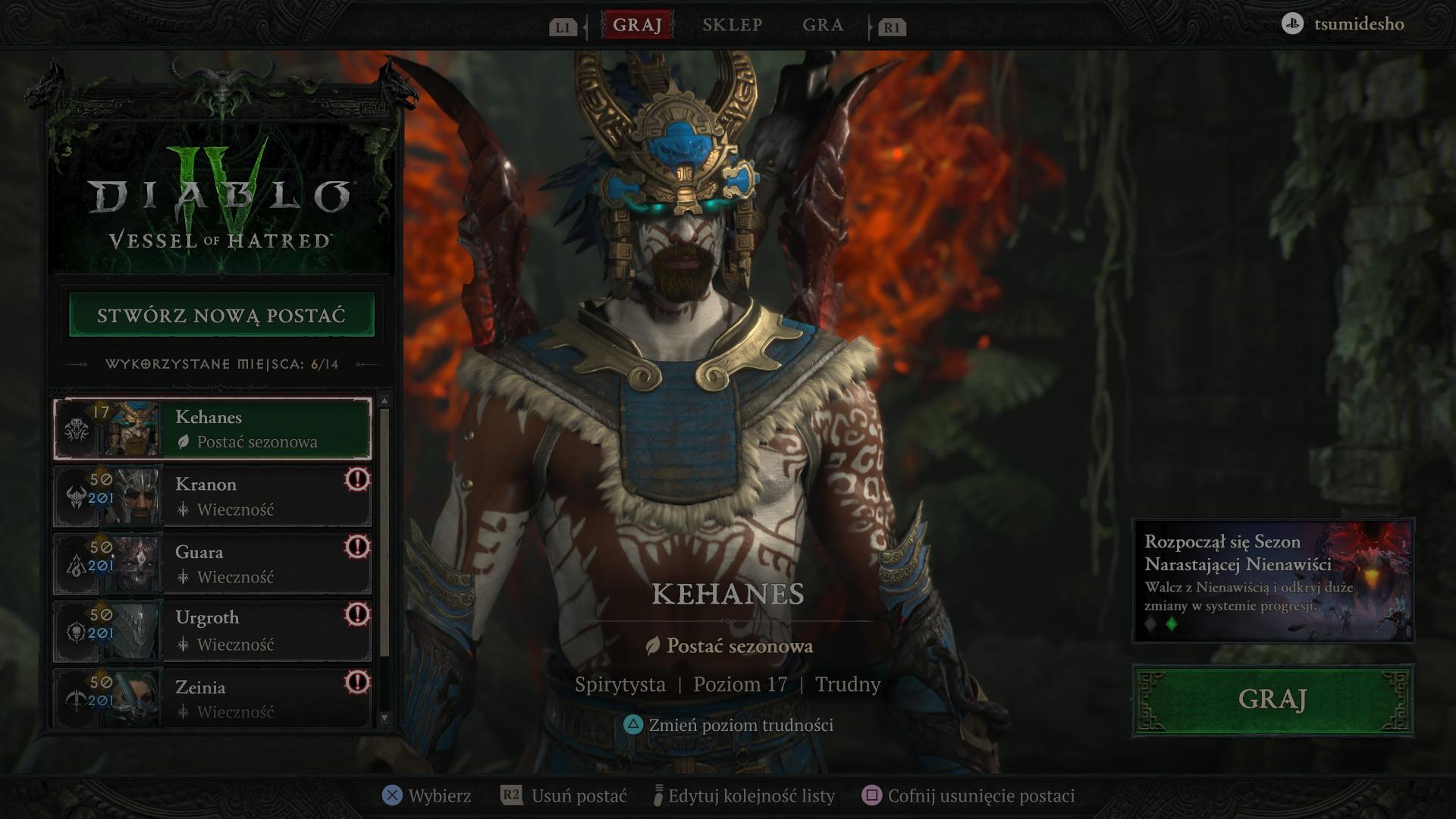This screenshot has height=819, width=1456.
Task: Select Urgroth in the character list
Action: pyautogui.click(x=213, y=631)
